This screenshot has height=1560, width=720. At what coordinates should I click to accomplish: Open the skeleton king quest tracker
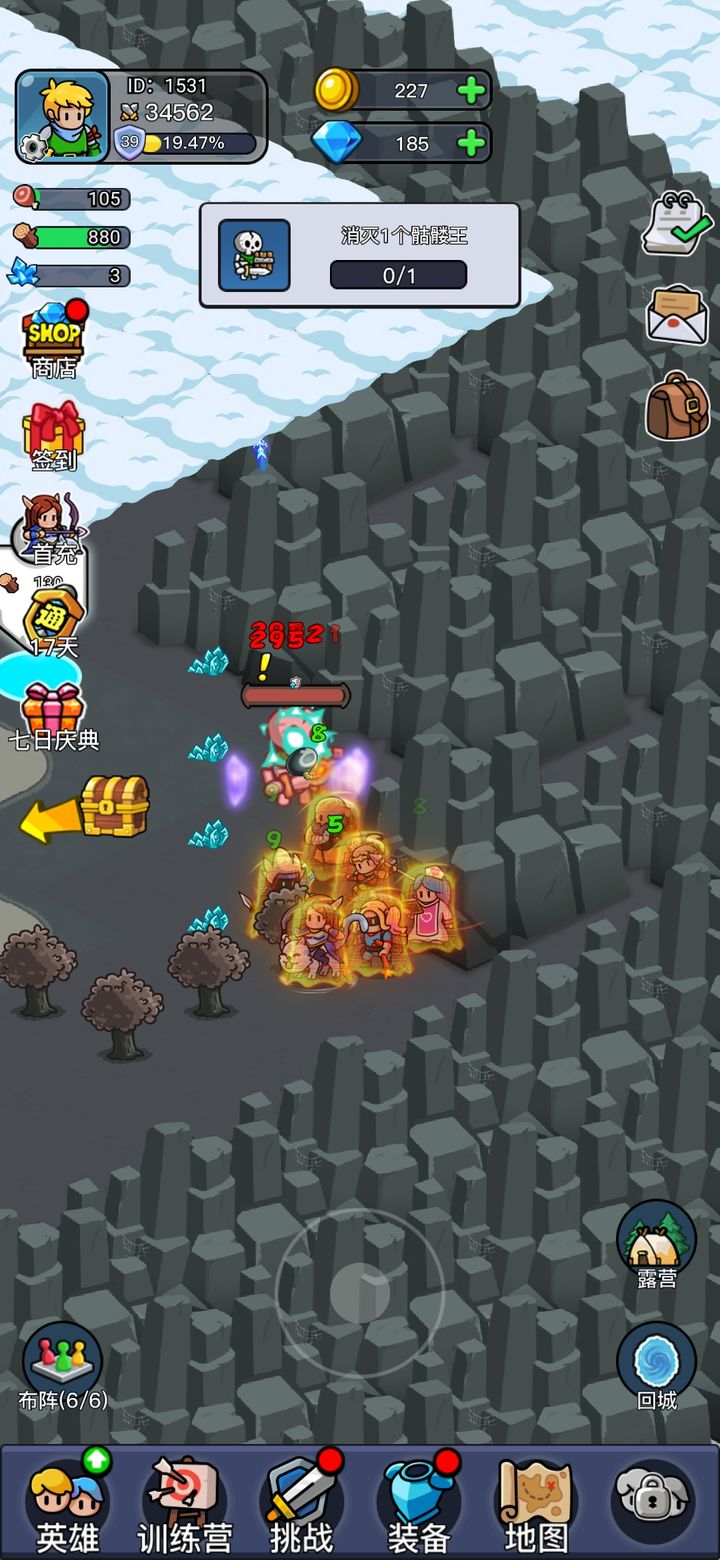pyautogui.click(x=360, y=255)
